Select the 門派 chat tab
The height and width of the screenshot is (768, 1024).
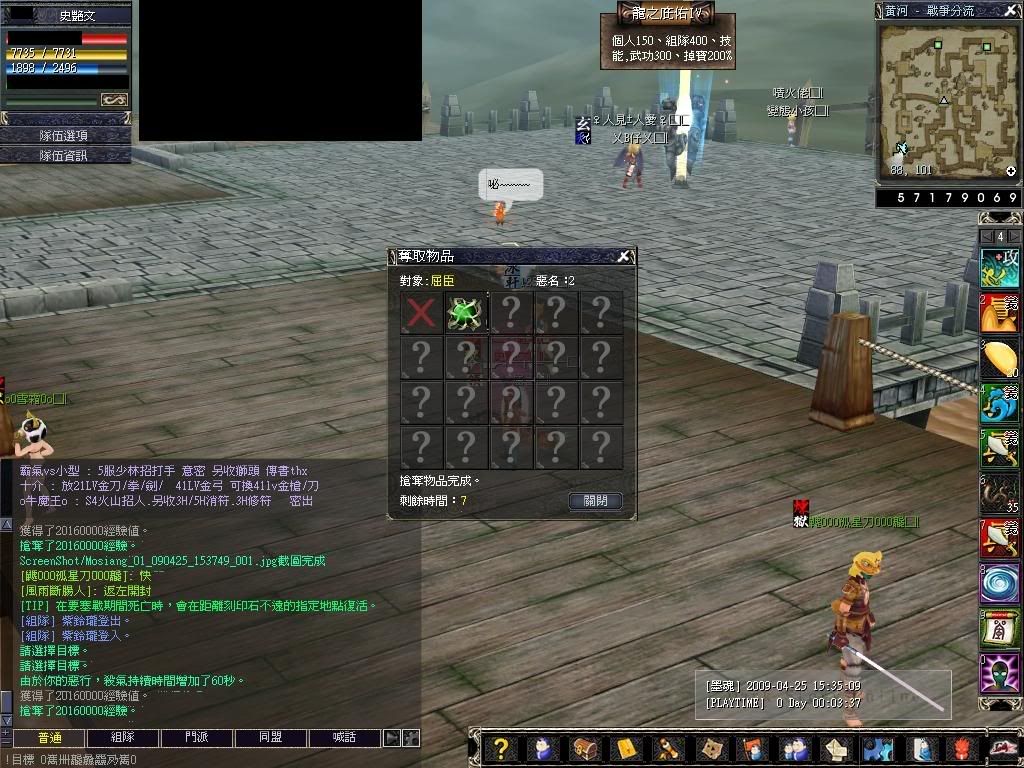tap(197, 738)
